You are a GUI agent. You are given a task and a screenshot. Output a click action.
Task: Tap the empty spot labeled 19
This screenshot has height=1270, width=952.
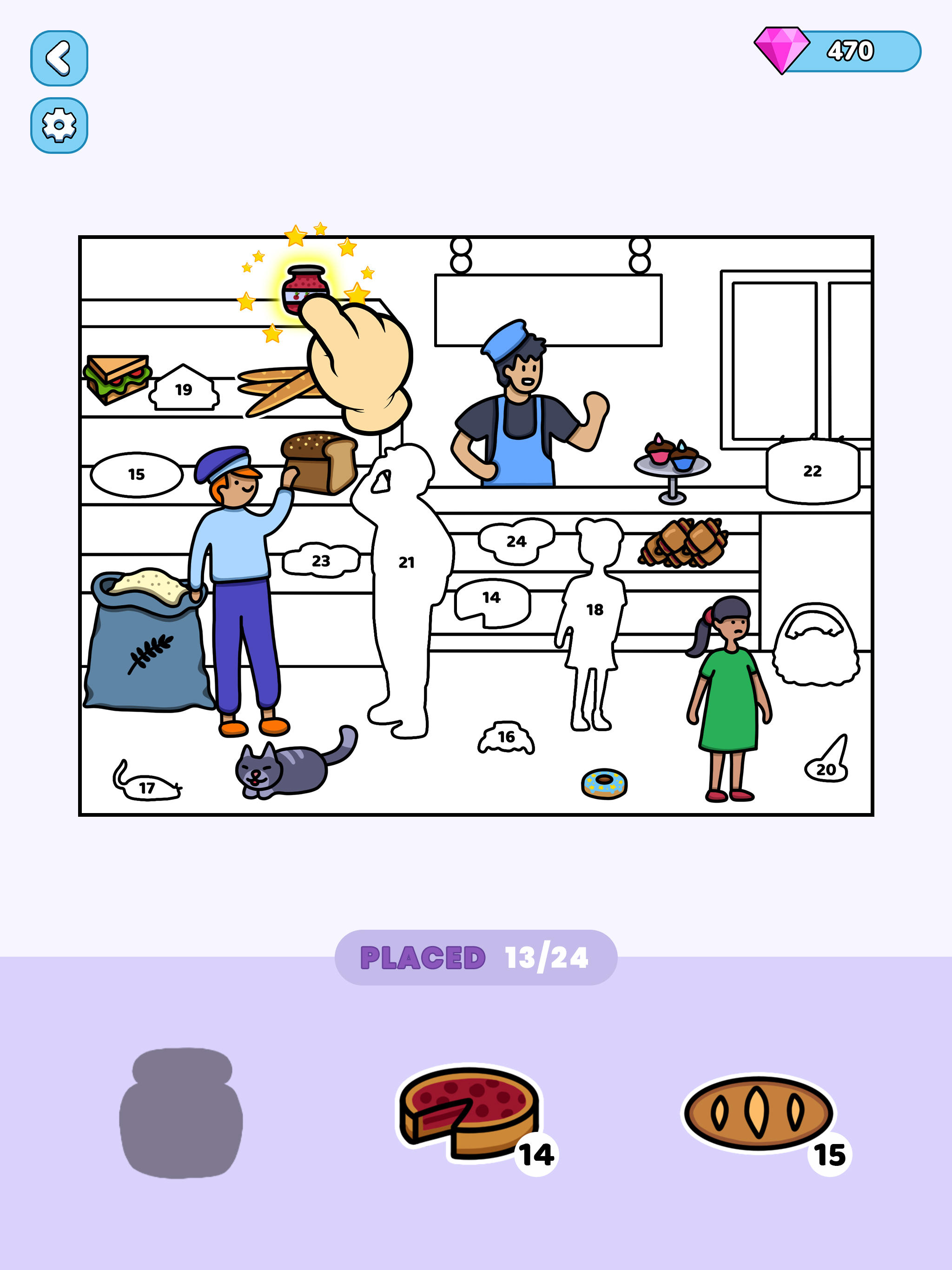[x=183, y=390]
